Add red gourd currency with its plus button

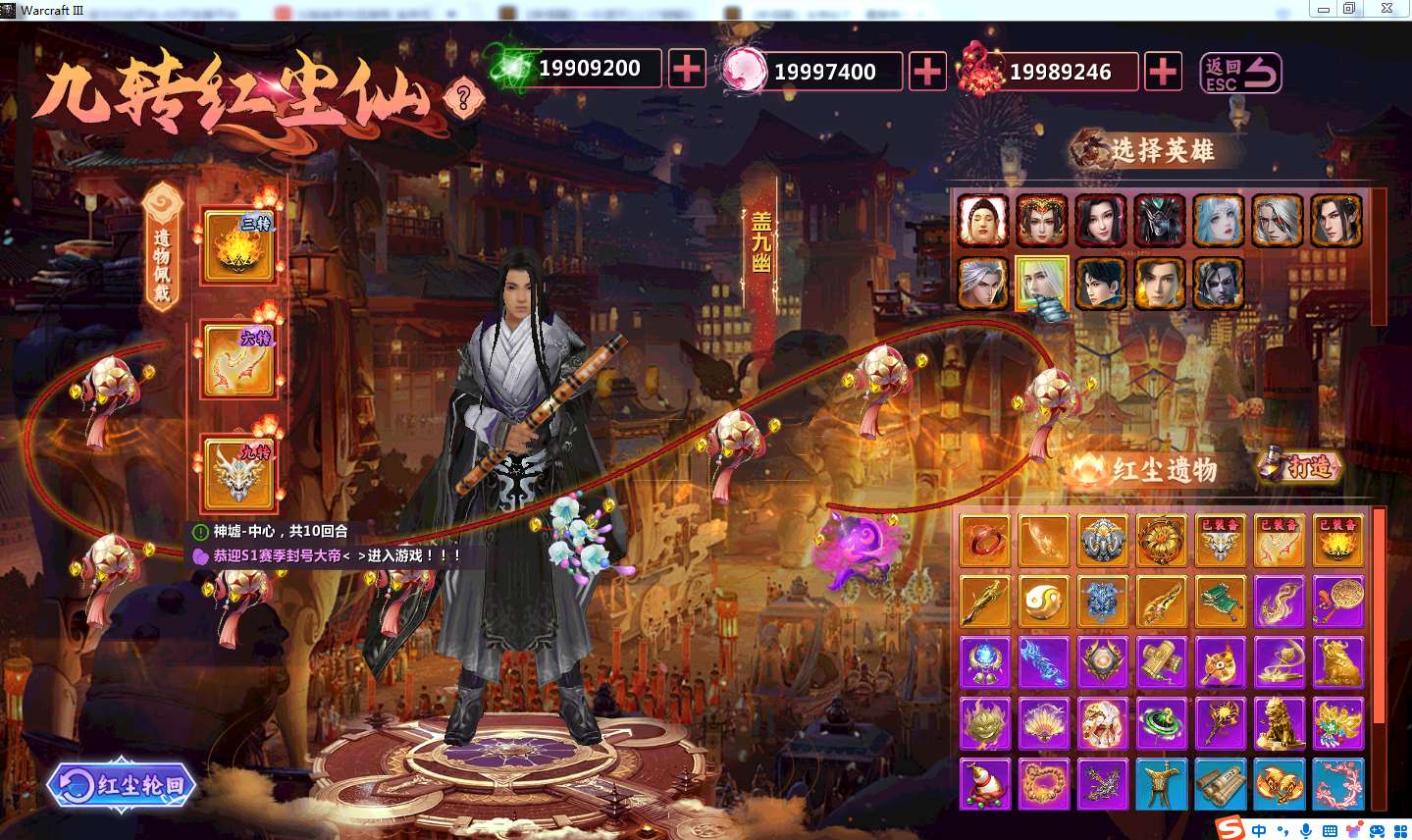point(1163,72)
